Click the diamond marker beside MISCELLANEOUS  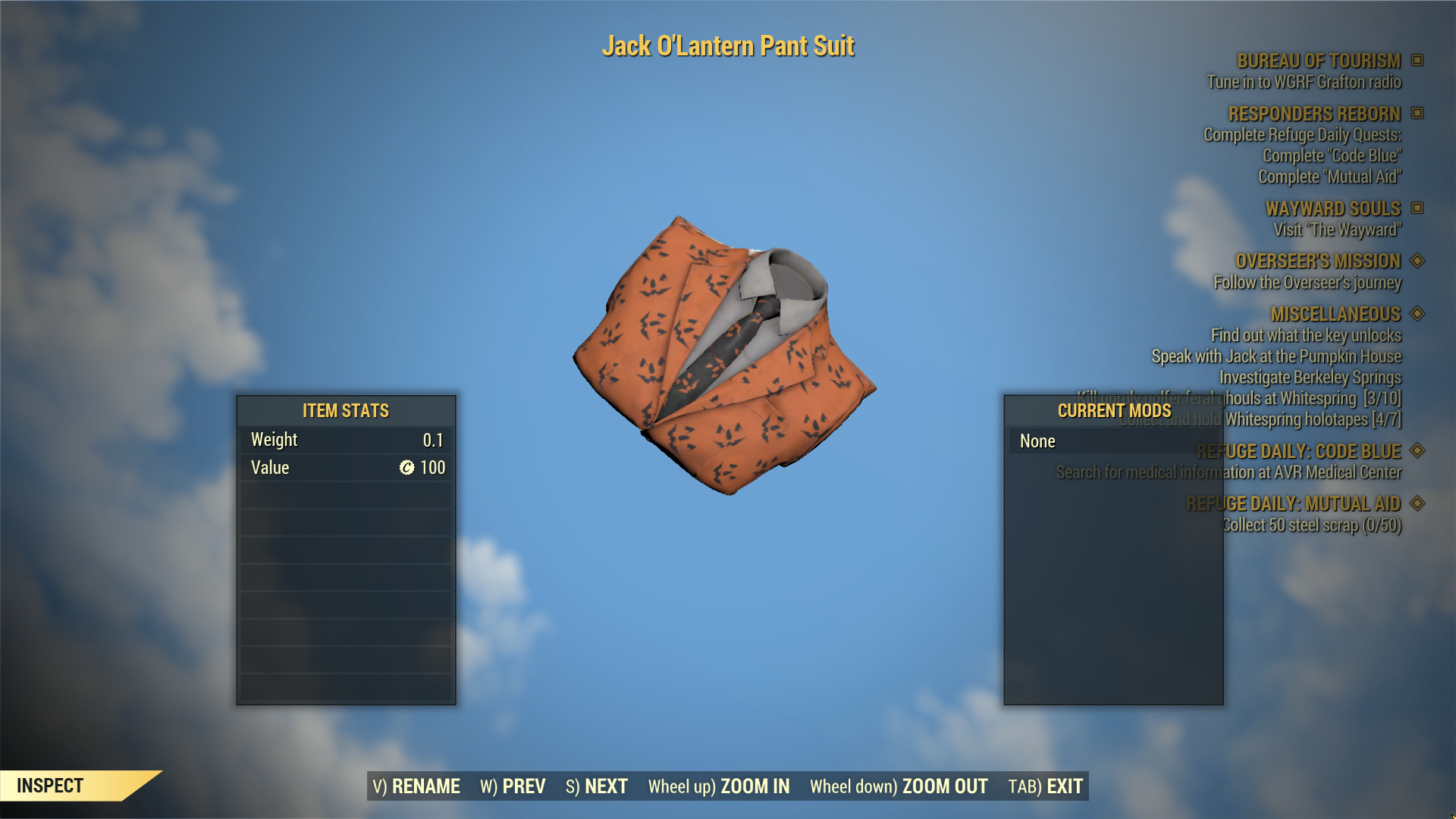point(1417,314)
